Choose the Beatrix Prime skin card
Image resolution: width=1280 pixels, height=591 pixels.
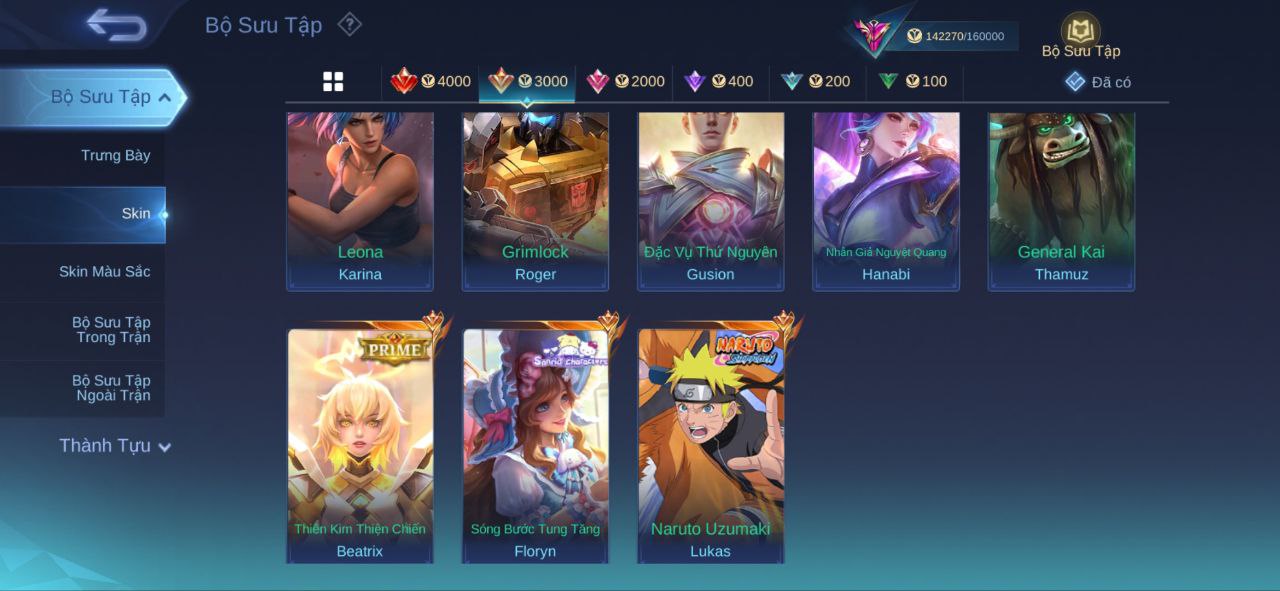click(x=360, y=445)
